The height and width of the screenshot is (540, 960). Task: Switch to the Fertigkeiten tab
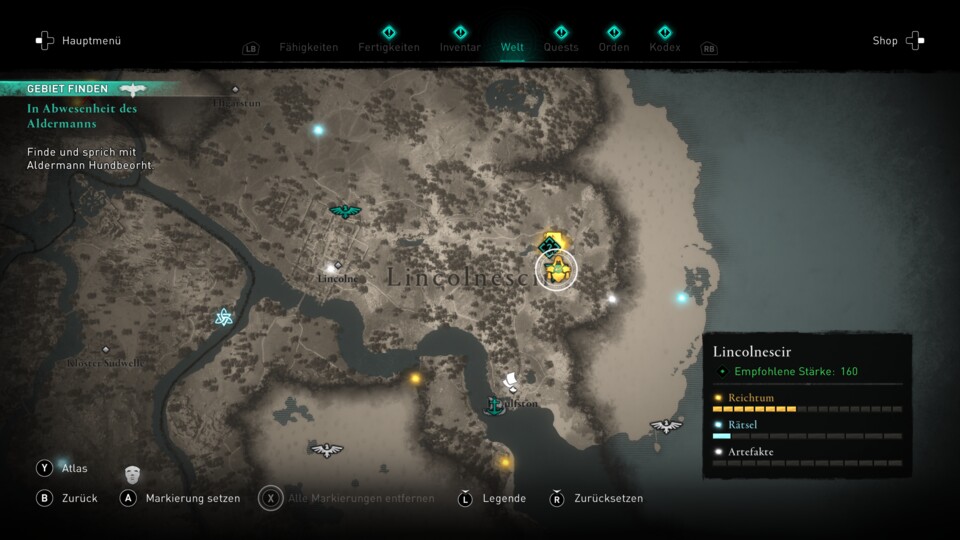388,47
